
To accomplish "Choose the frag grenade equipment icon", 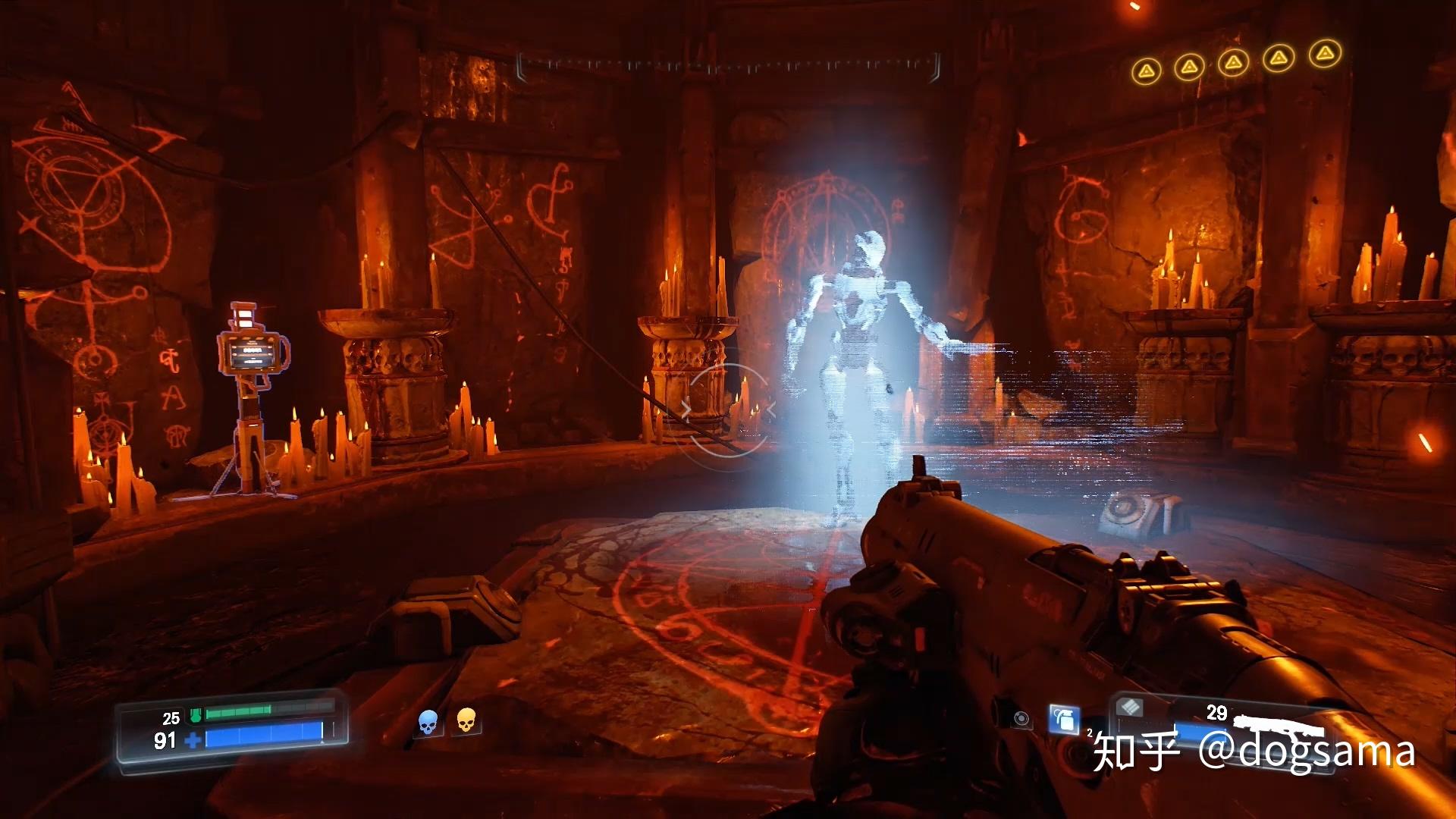I will coord(1064,718).
